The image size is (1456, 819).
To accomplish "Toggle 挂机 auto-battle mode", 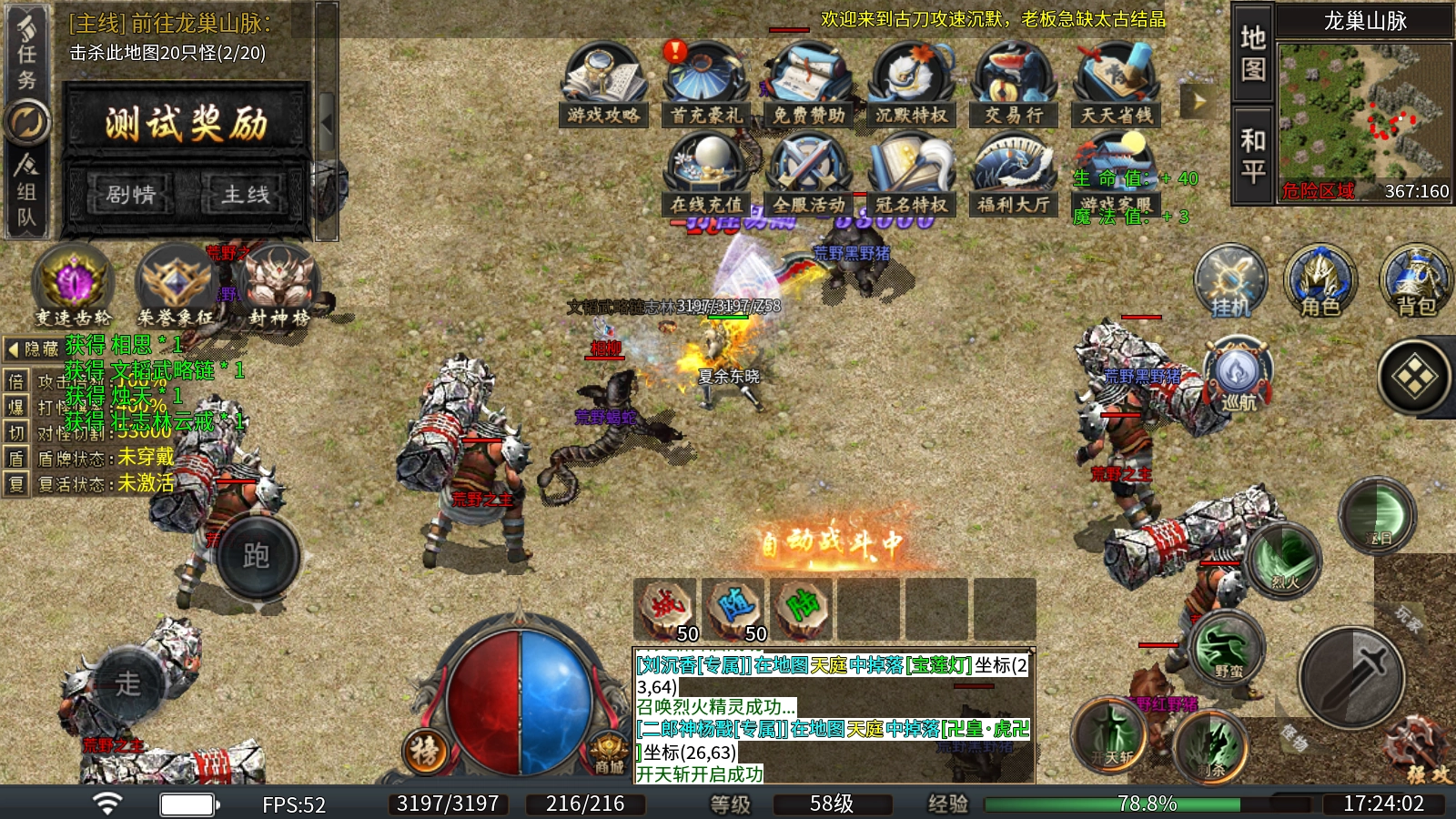I will [x=1230, y=282].
